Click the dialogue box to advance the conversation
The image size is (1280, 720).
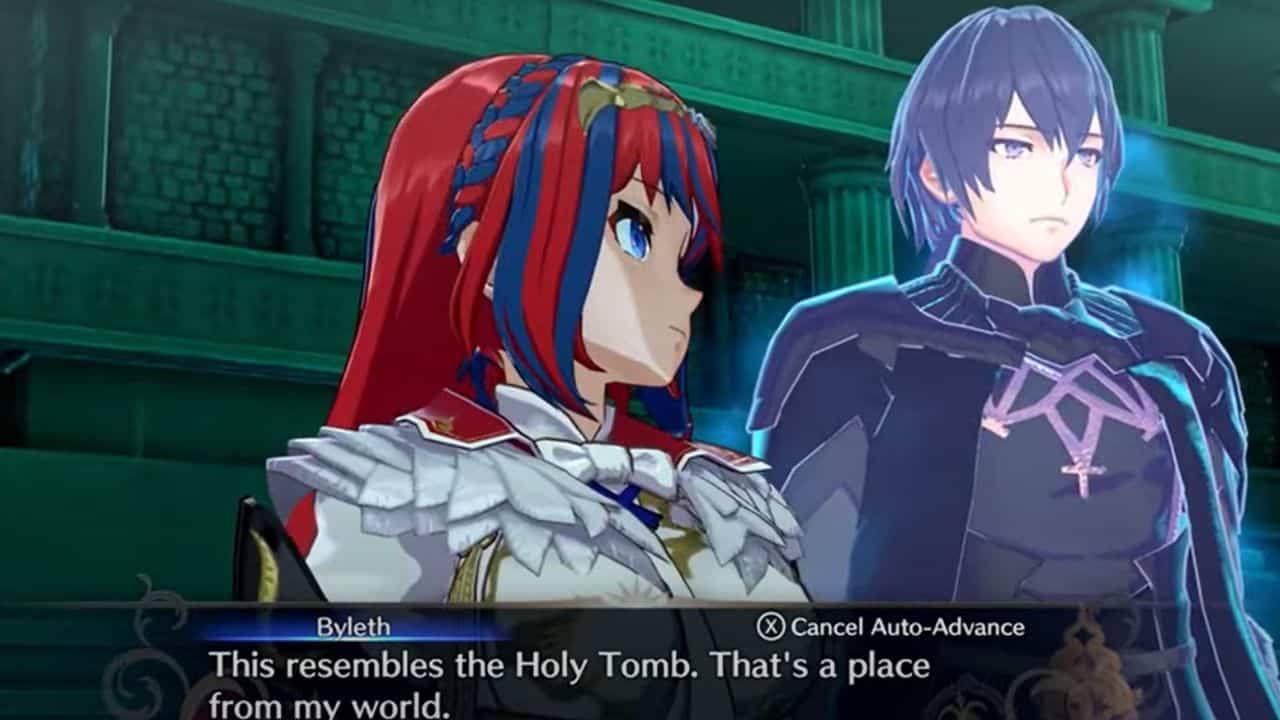tap(640, 680)
